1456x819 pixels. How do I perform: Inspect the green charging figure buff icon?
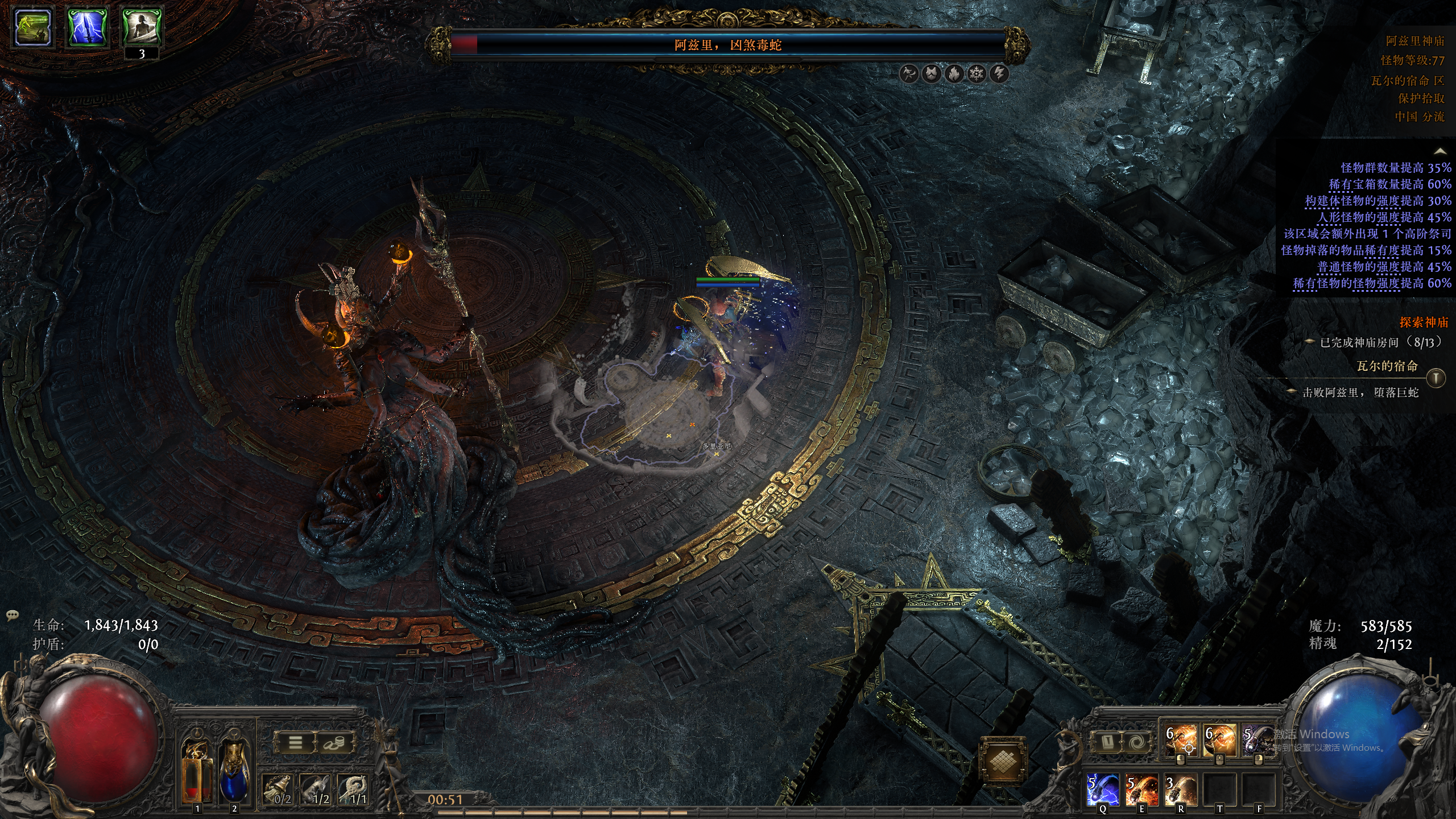(x=33, y=27)
